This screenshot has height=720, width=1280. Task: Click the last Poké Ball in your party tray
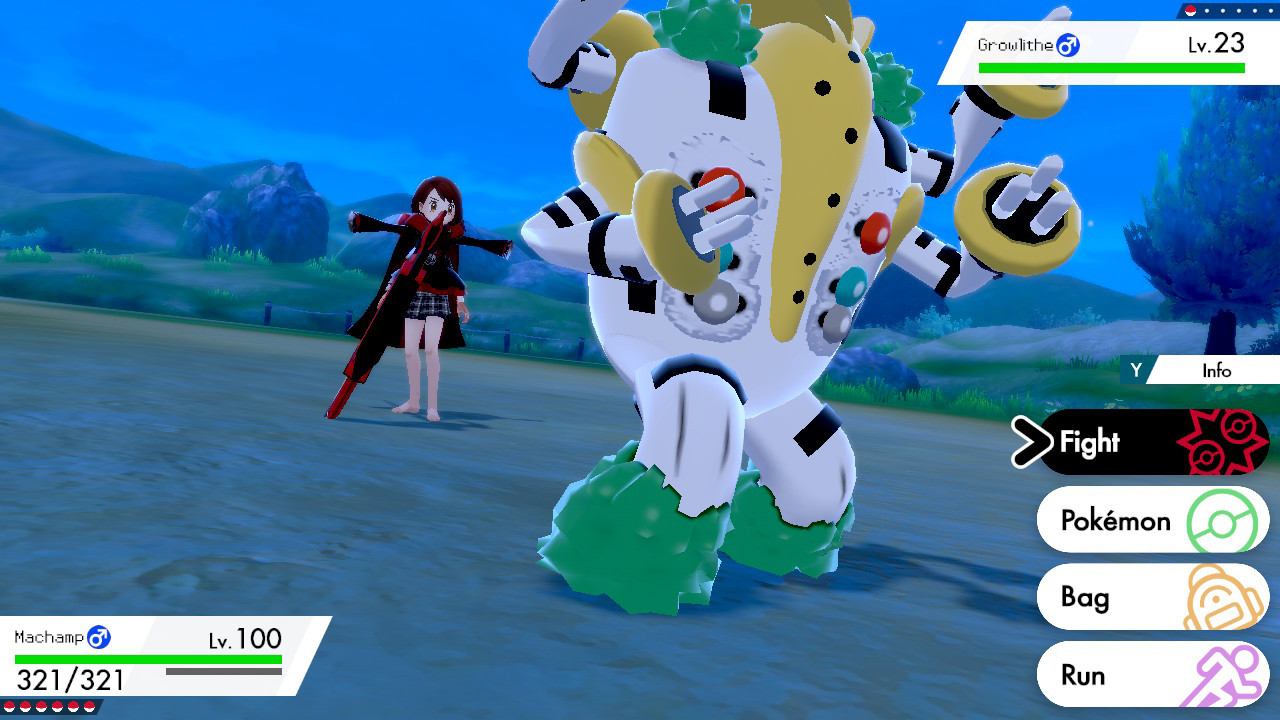[89, 706]
